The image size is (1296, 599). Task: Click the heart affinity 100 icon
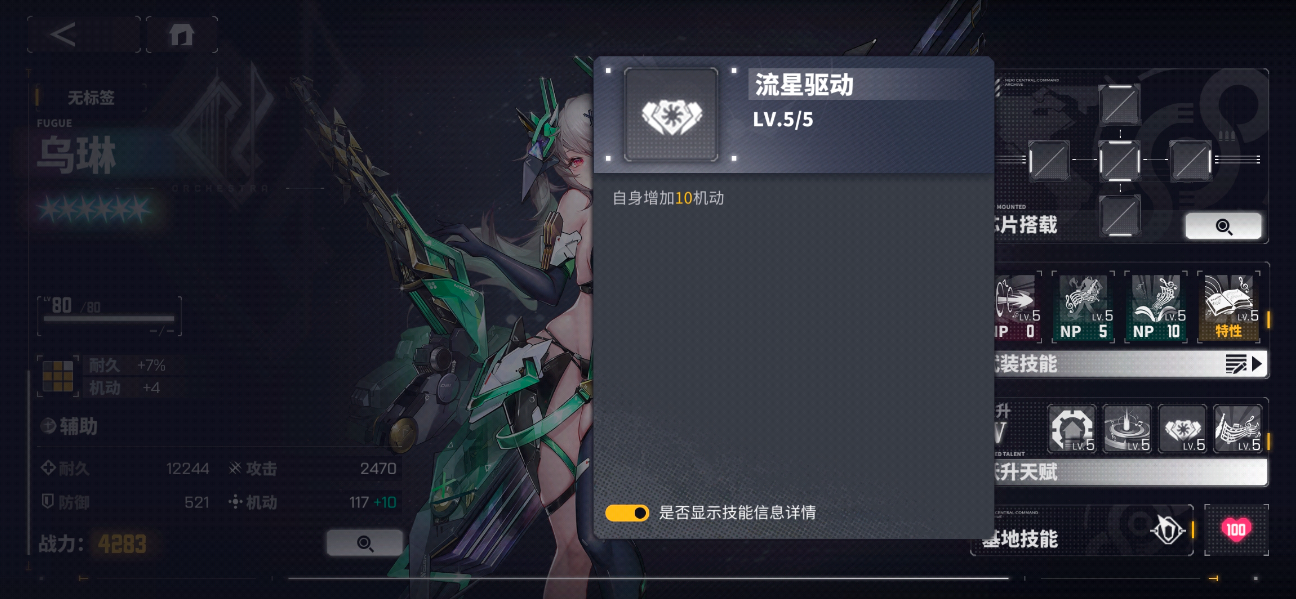[x=1236, y=530]
